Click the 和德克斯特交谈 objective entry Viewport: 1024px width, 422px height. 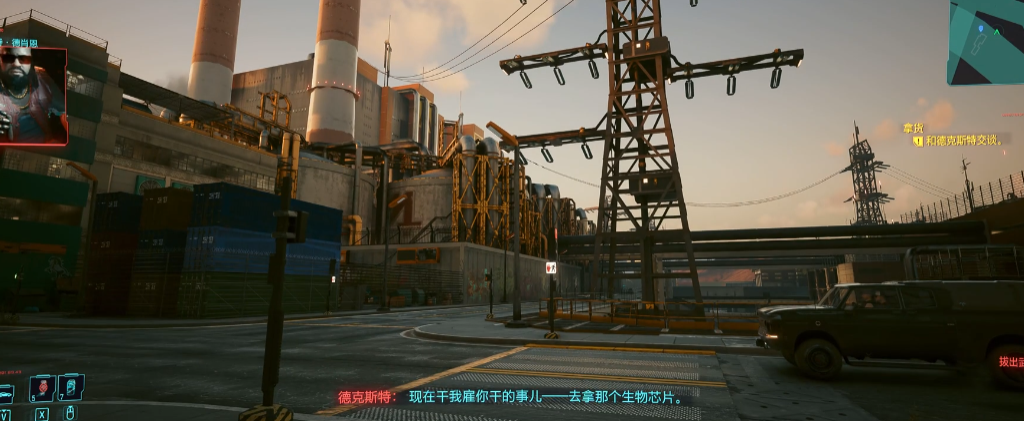click(x=964, y=141)
